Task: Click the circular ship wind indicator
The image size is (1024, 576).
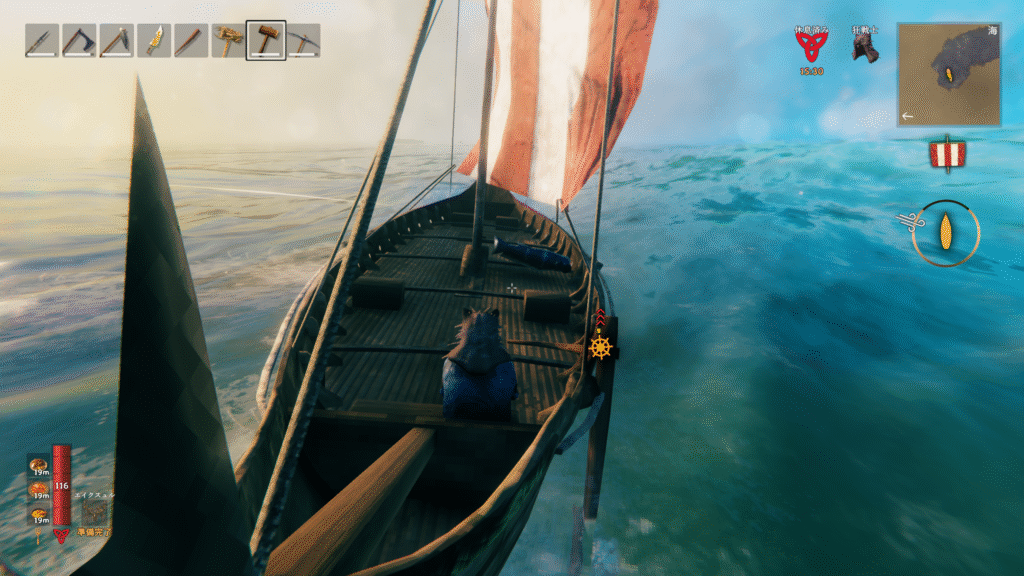Action: point(945,232)
